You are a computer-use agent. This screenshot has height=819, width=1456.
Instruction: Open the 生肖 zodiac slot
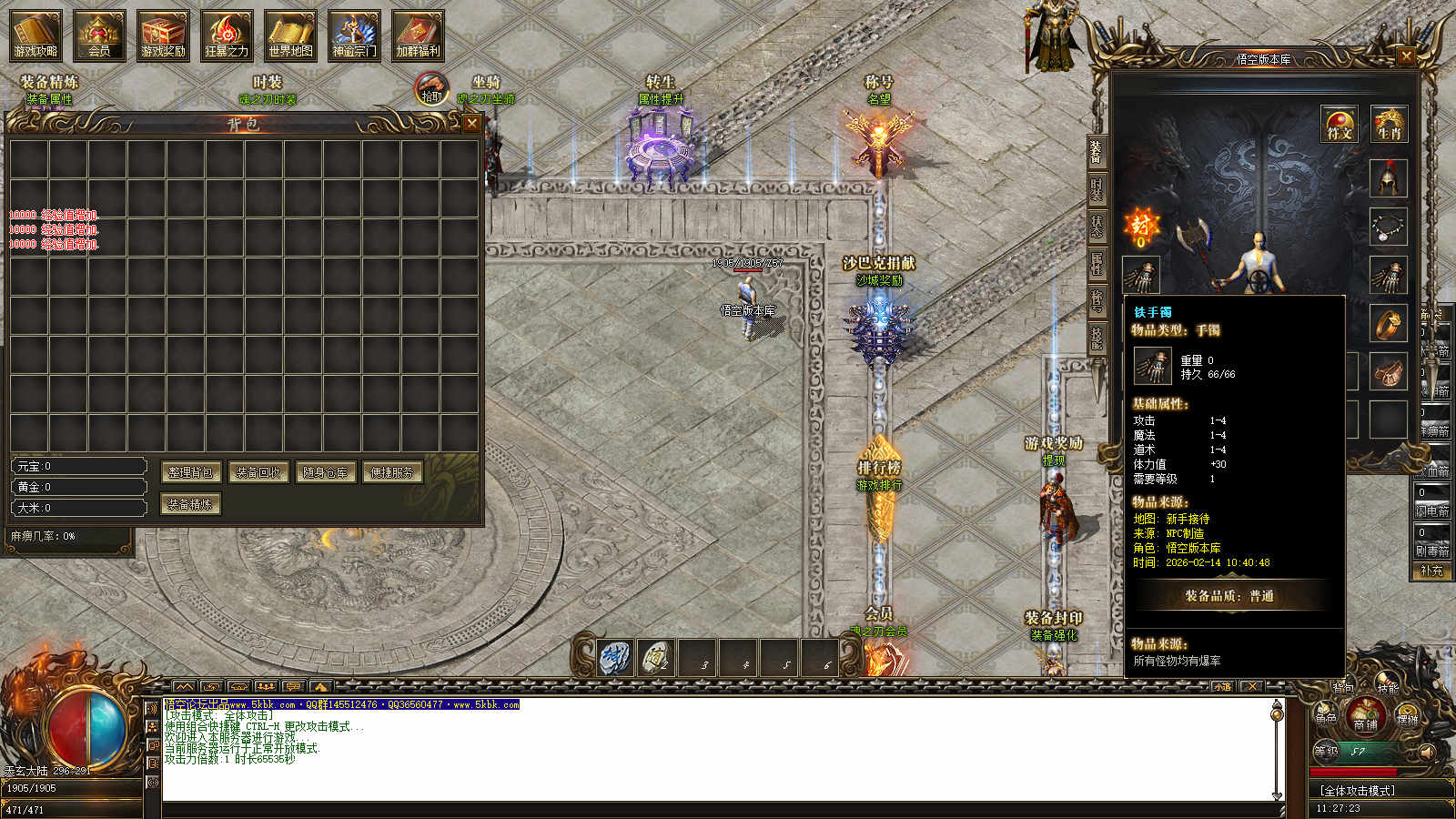click(x=1389, y=125)
